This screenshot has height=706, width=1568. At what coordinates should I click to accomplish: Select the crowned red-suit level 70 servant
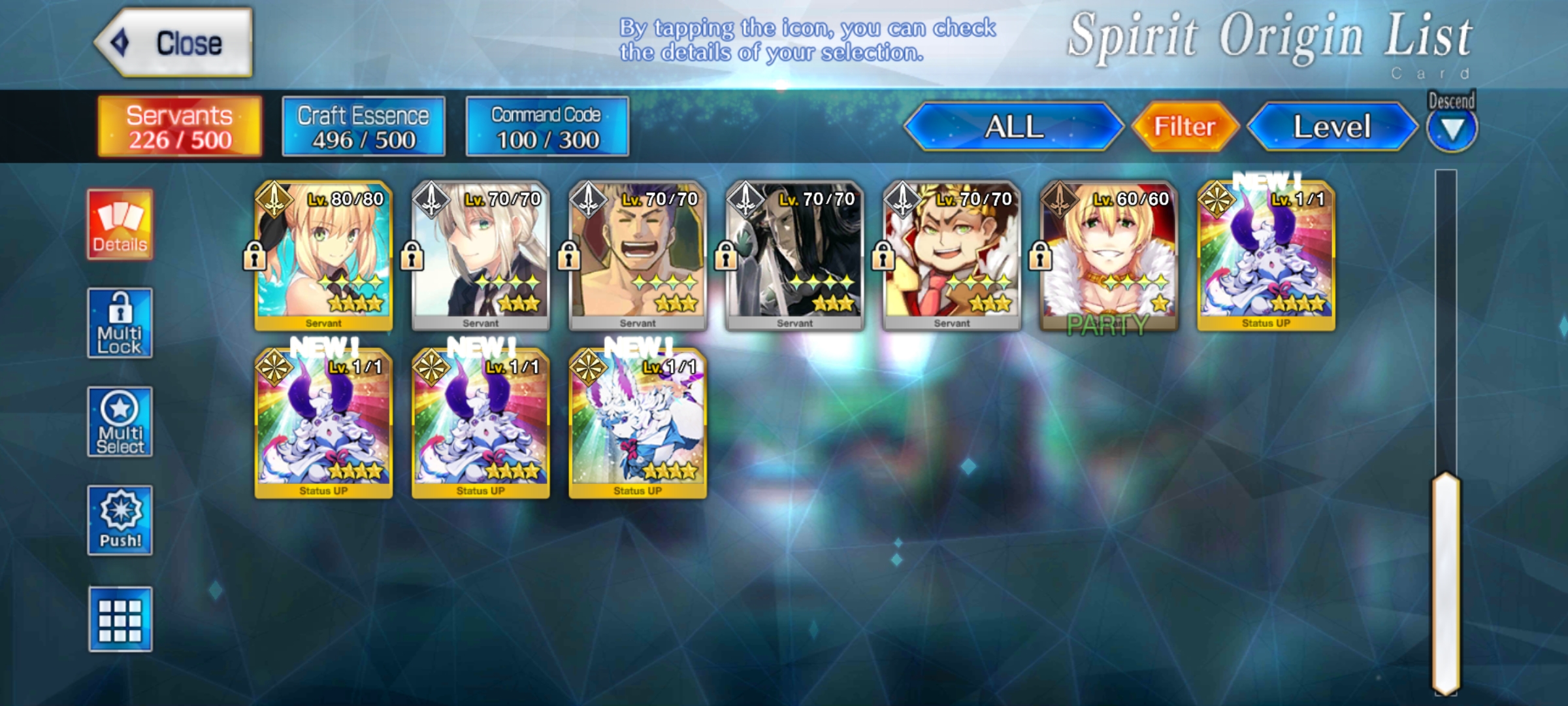[x=952, y=256]
